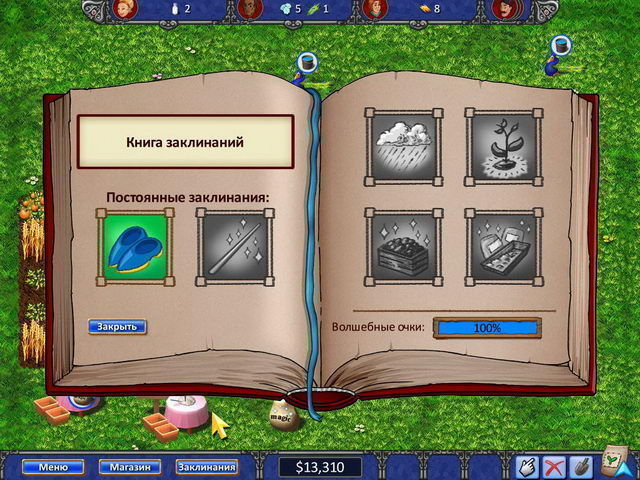640x480 pixels.
Task: Click the Заклинания spells button
Action: coord(207,466)
